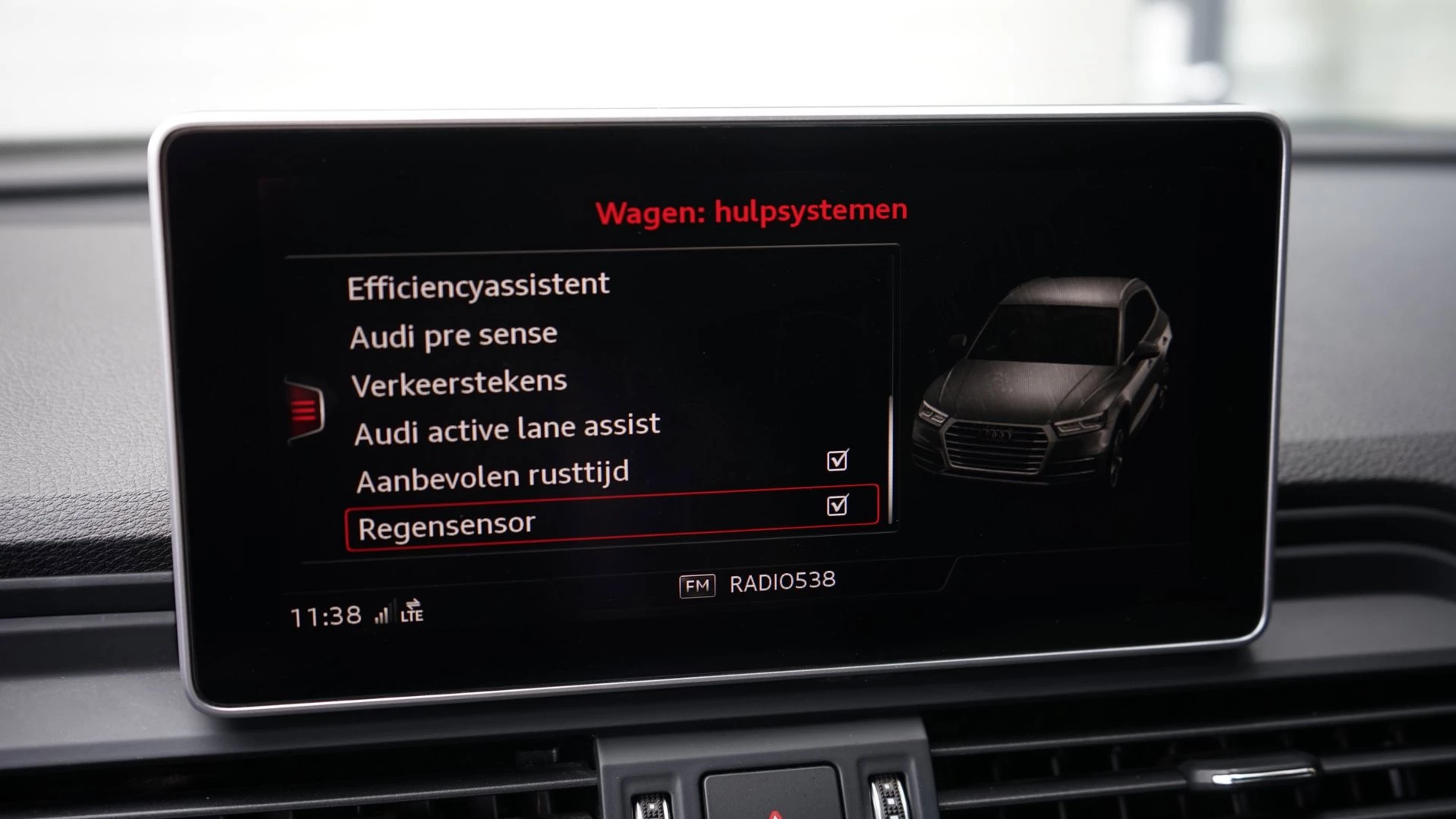Viewport: 1456px width, 819px height.
Task: Select the Verkeerstekens menu item
Action: pos(458,380)
